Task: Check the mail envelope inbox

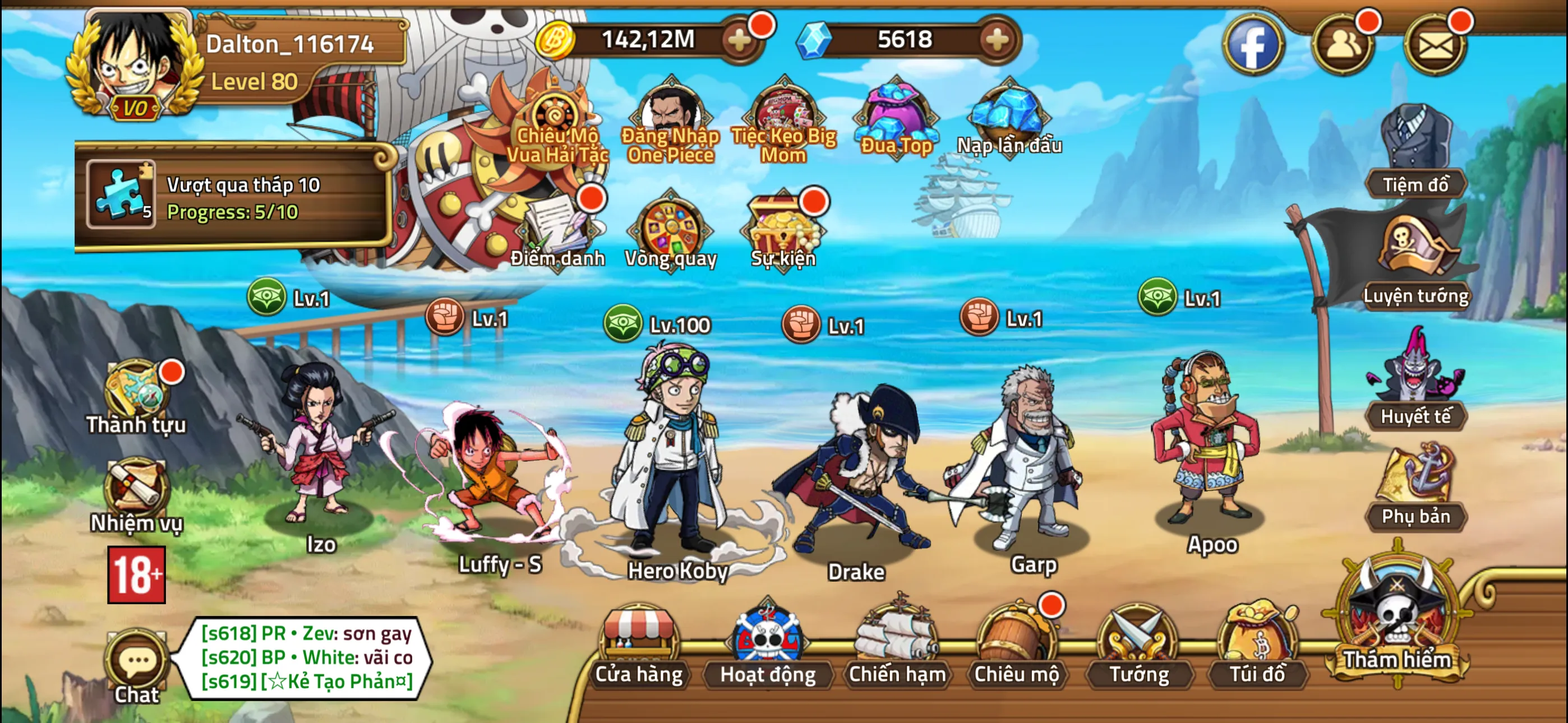Action: point(1435,44)
